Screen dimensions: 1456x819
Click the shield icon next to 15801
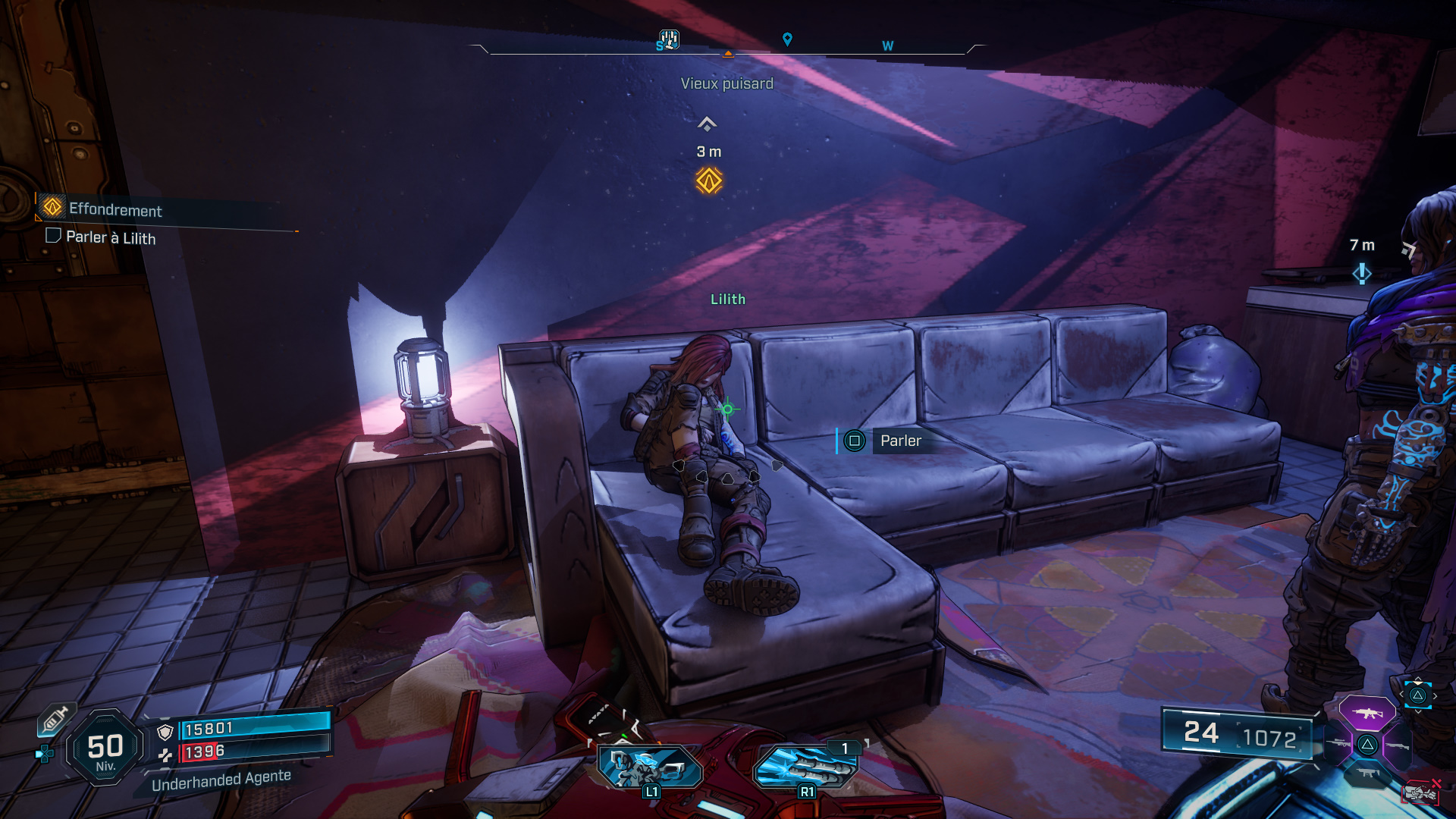(165, 731)
